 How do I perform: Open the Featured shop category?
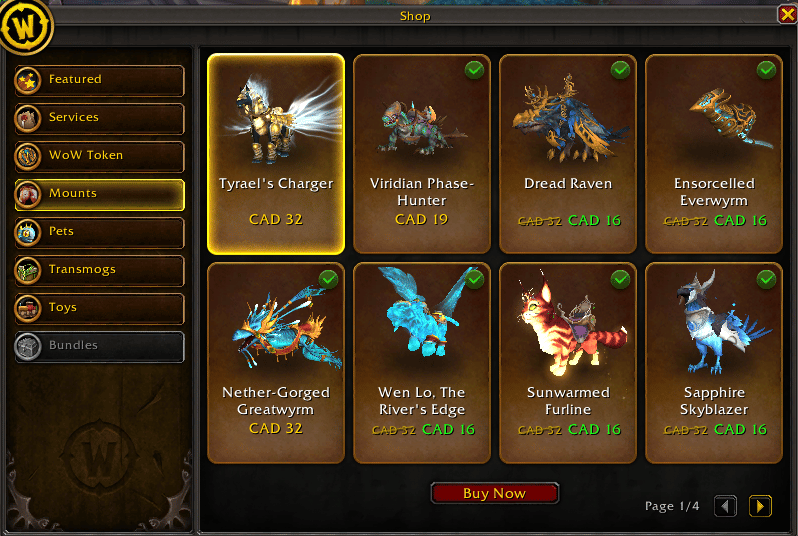(99, 80)
